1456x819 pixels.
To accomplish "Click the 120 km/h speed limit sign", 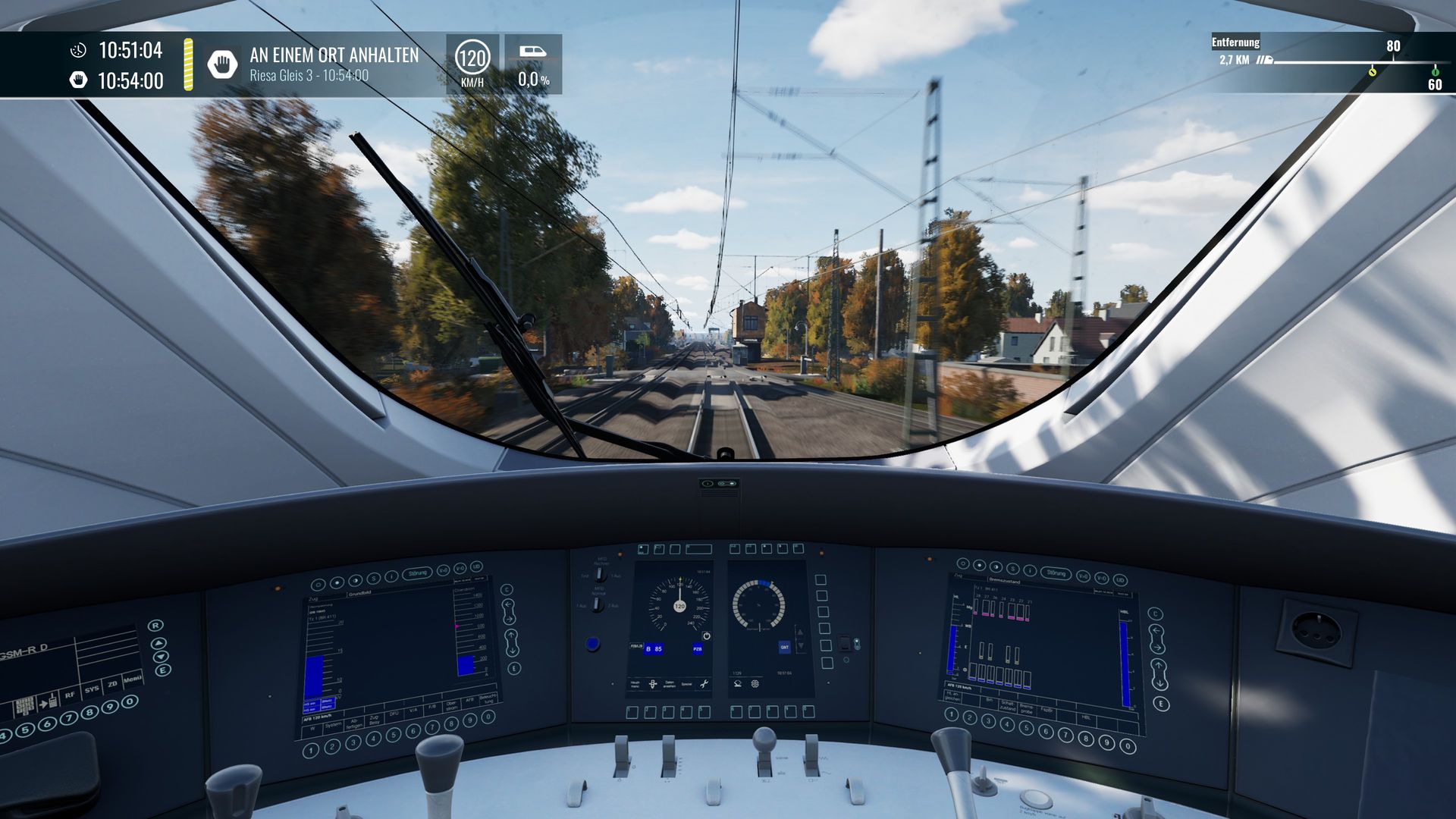I will click(472, 58).
